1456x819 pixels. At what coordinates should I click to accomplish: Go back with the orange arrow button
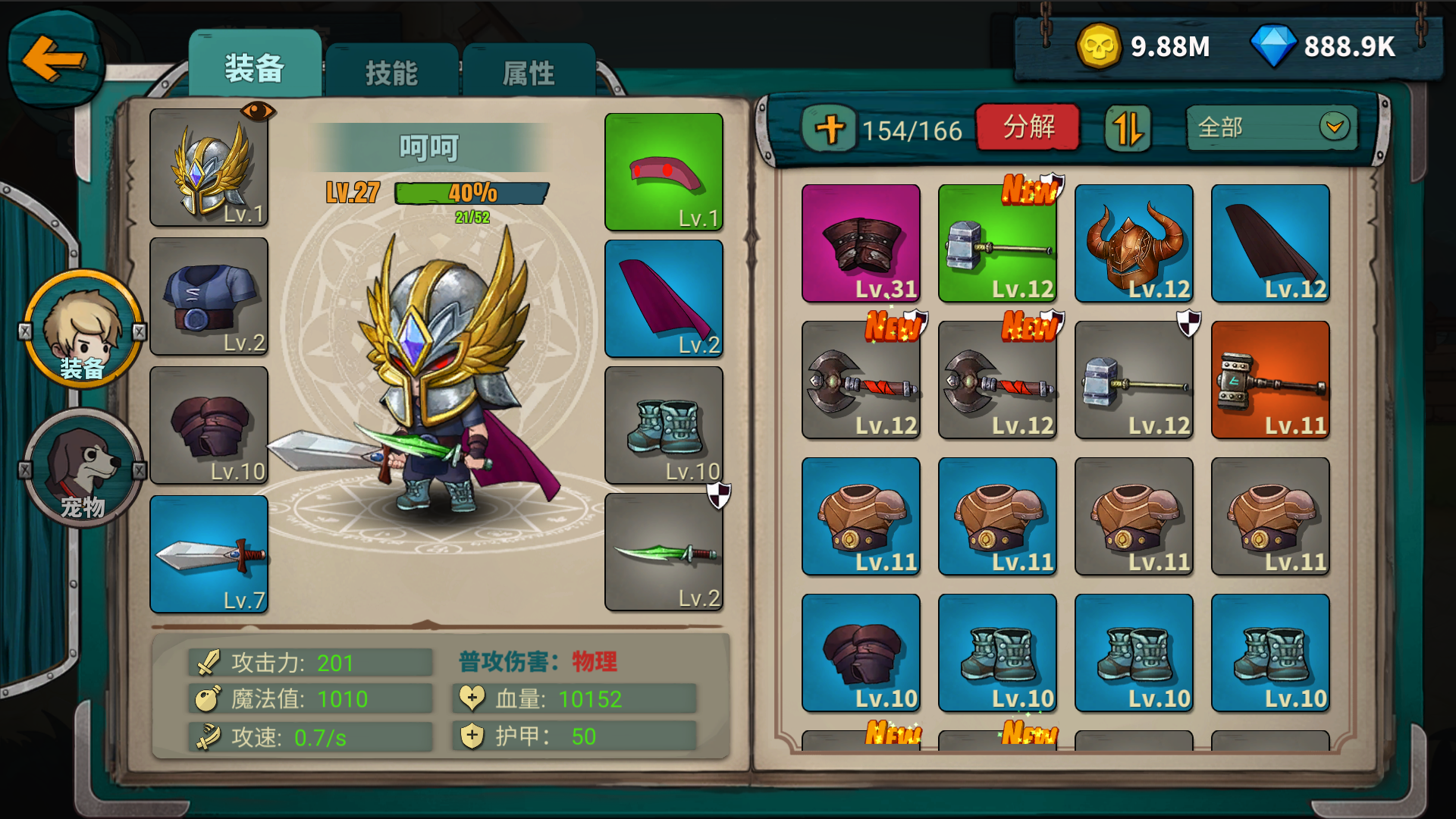(53, 59)
